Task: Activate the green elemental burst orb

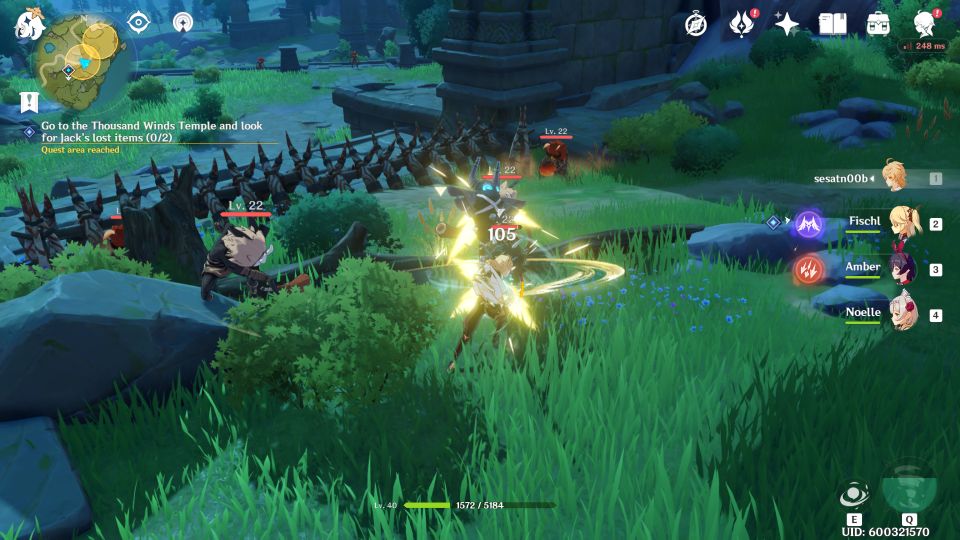Action: point(908,486)
